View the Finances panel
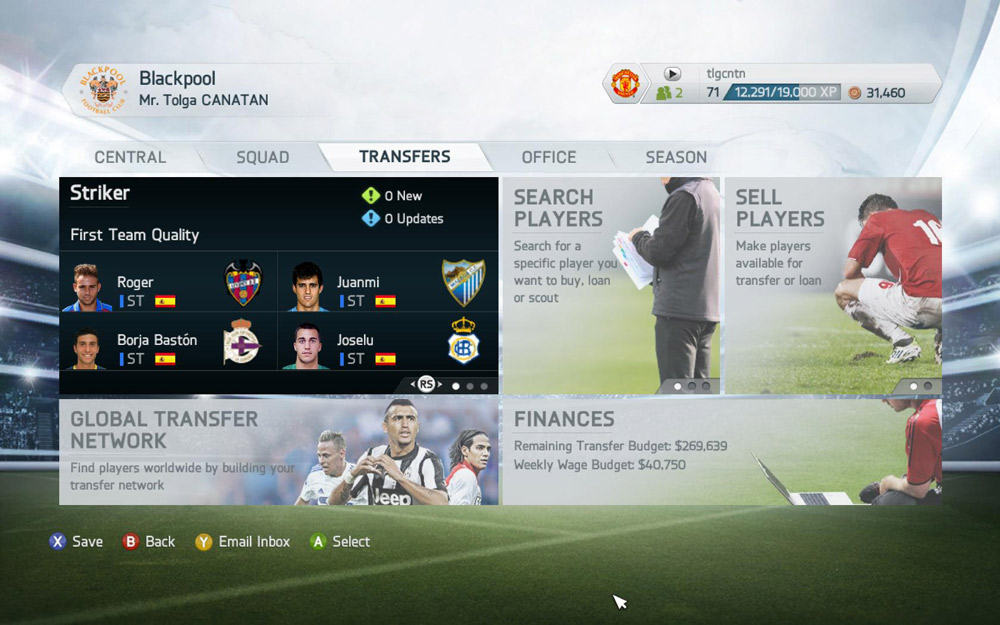1000x625 pixels. [720, 451]
